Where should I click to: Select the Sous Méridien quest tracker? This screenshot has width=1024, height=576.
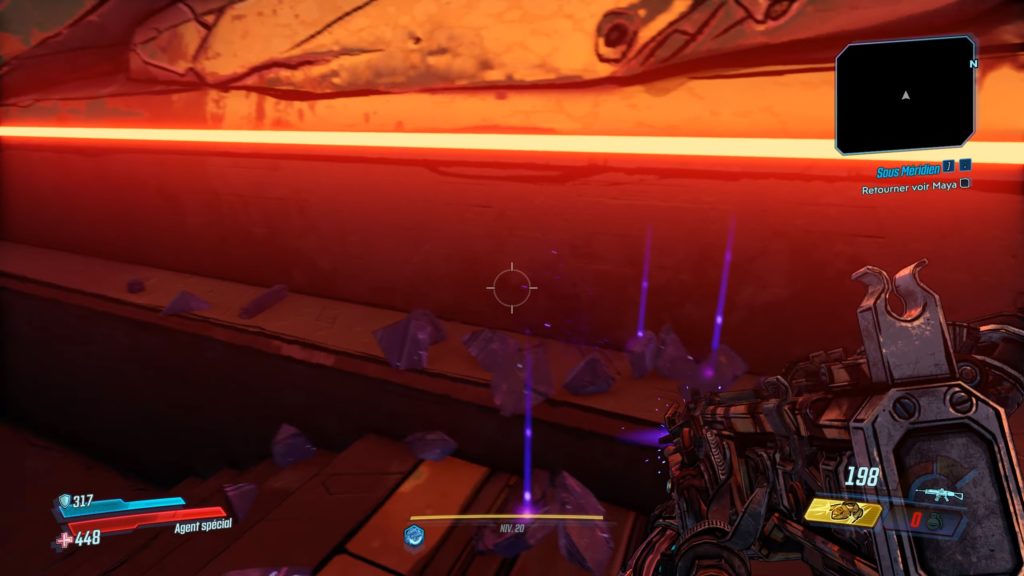pyautogui.click(x=908, y=172)
